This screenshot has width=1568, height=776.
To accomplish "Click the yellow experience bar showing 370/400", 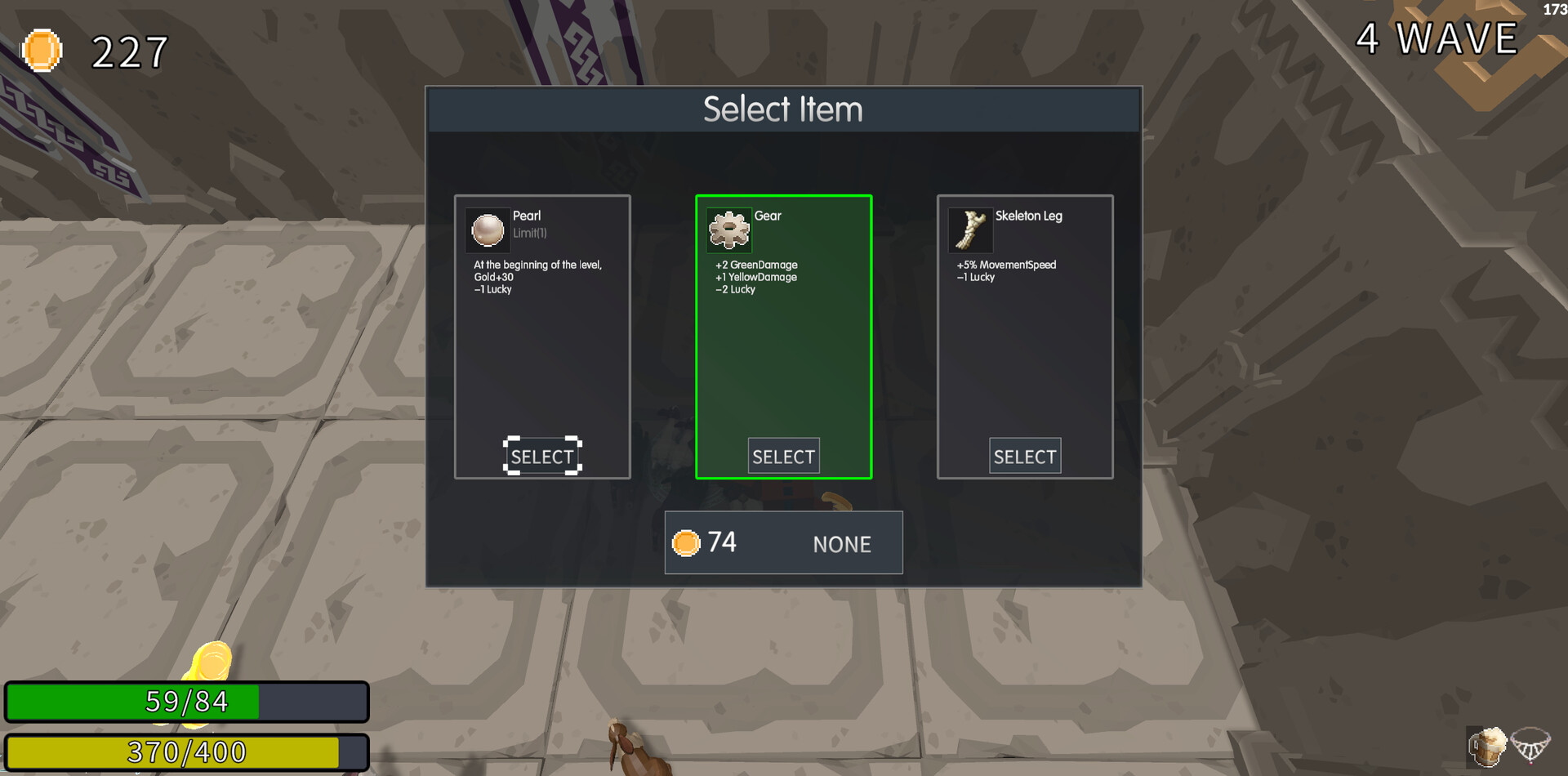I will coord(184,751).
